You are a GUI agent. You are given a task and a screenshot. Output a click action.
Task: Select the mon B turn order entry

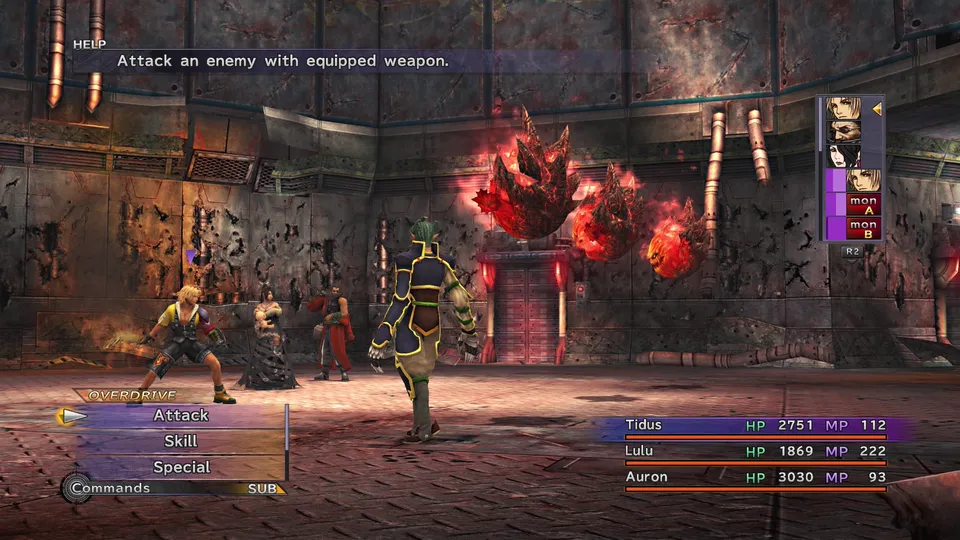[862, 229]
